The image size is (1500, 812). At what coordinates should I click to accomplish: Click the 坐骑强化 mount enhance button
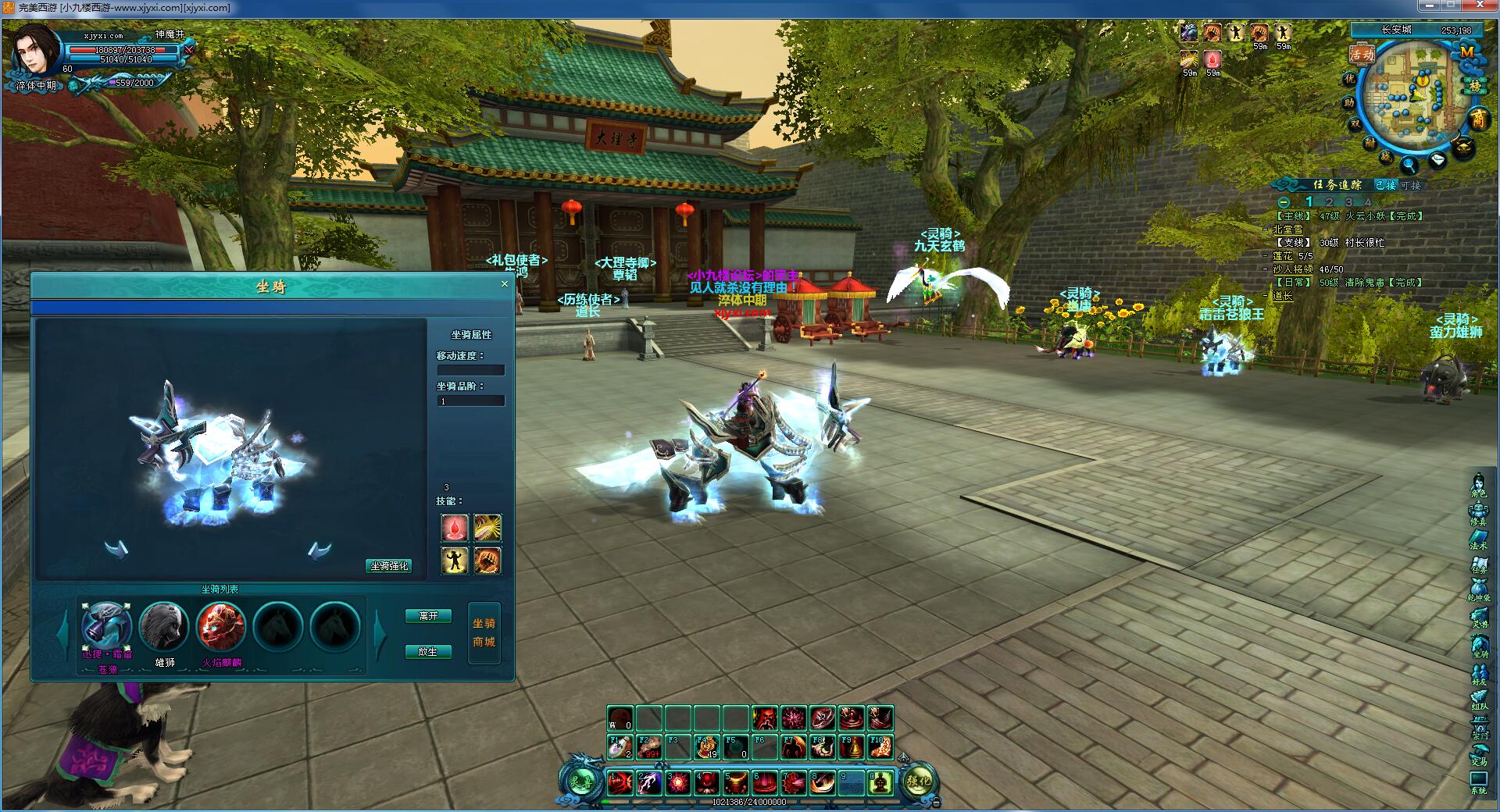point(389,566)
